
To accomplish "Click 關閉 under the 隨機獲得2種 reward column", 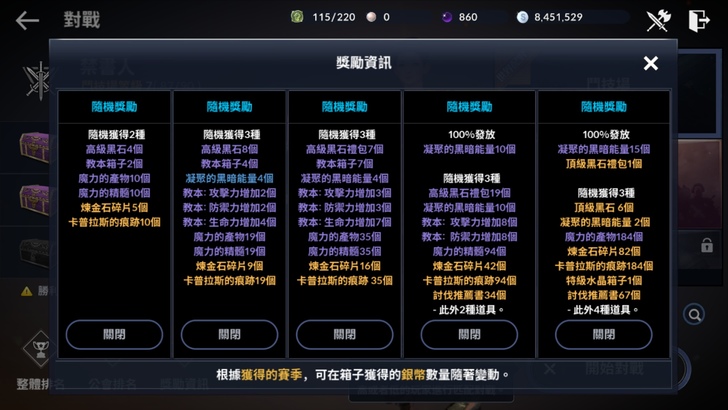I will (x=114, y=334).
